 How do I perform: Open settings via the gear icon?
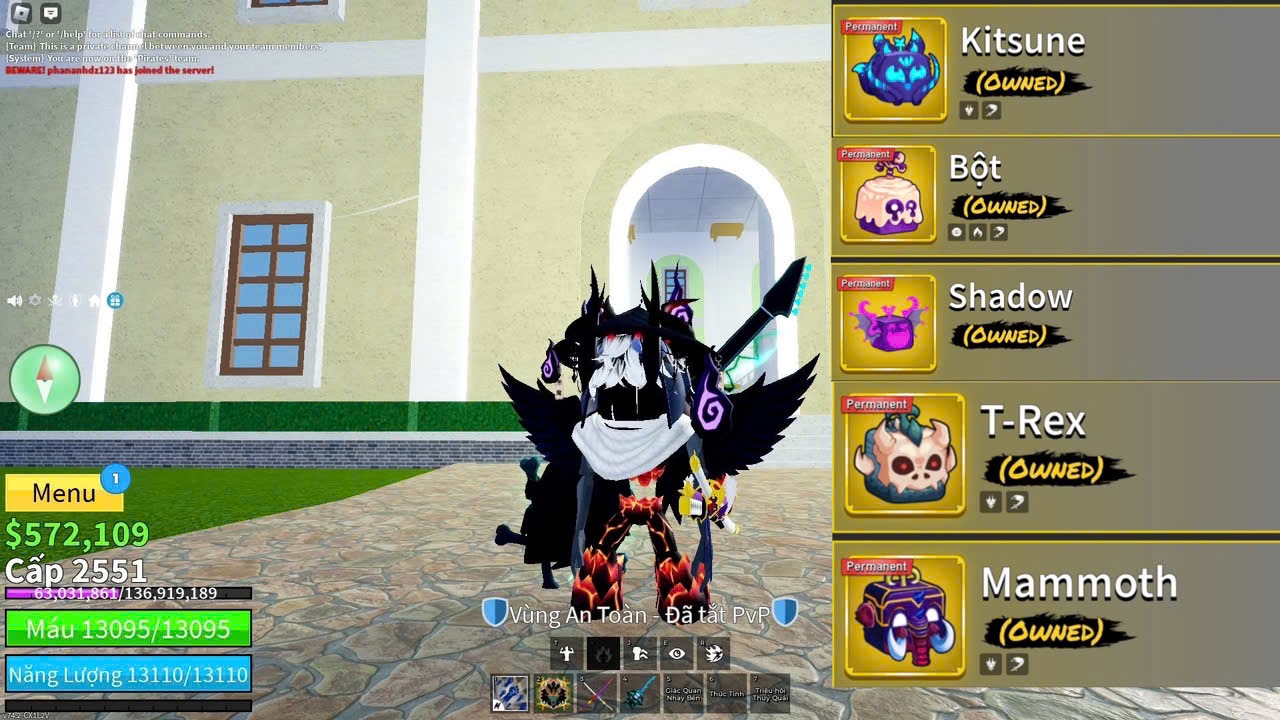35,300
